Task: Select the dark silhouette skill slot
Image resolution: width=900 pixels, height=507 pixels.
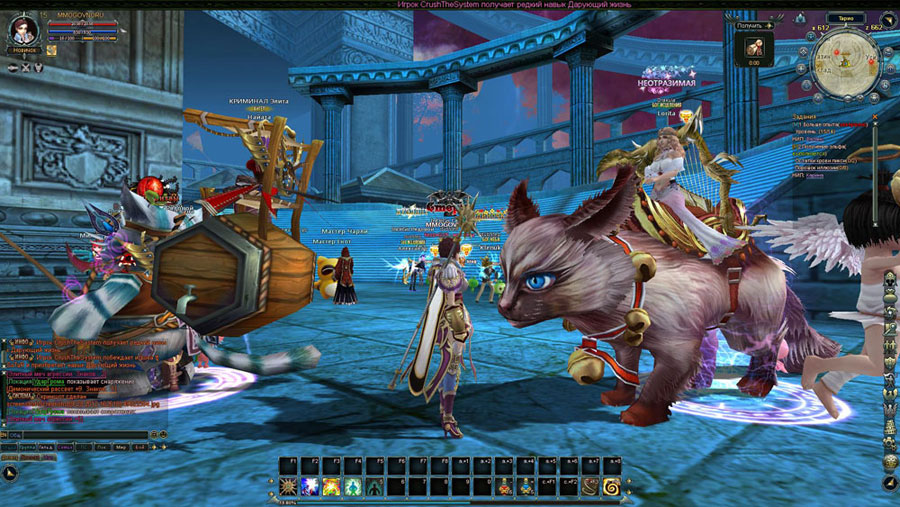Action: (373, 487)
